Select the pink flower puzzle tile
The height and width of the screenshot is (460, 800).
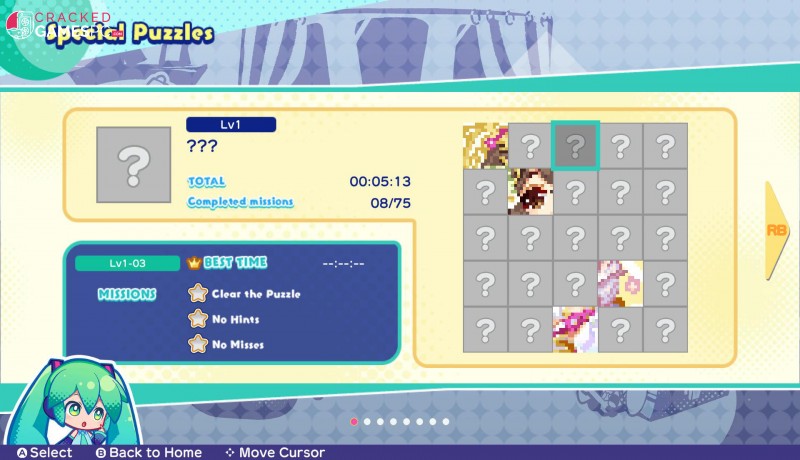pyautogui.click(x=620, y=283)
